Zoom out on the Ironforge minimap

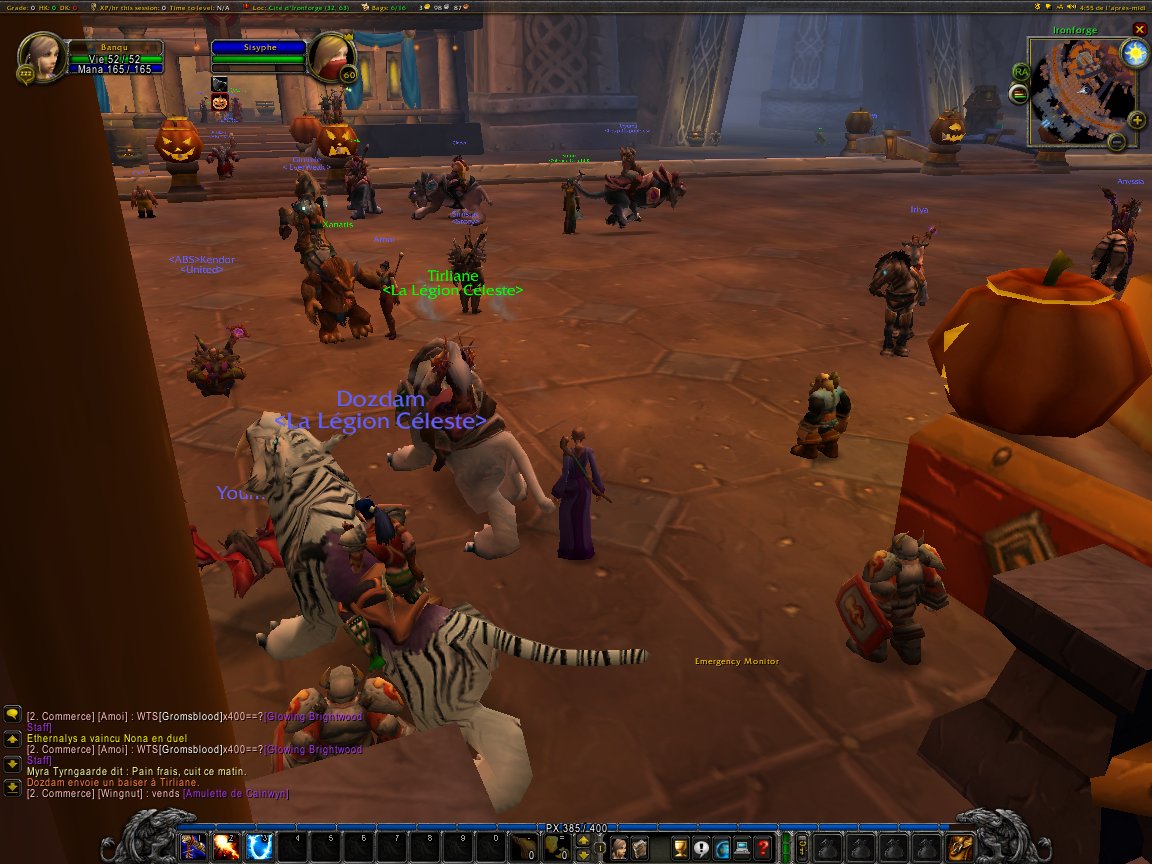pos(1117,142)
